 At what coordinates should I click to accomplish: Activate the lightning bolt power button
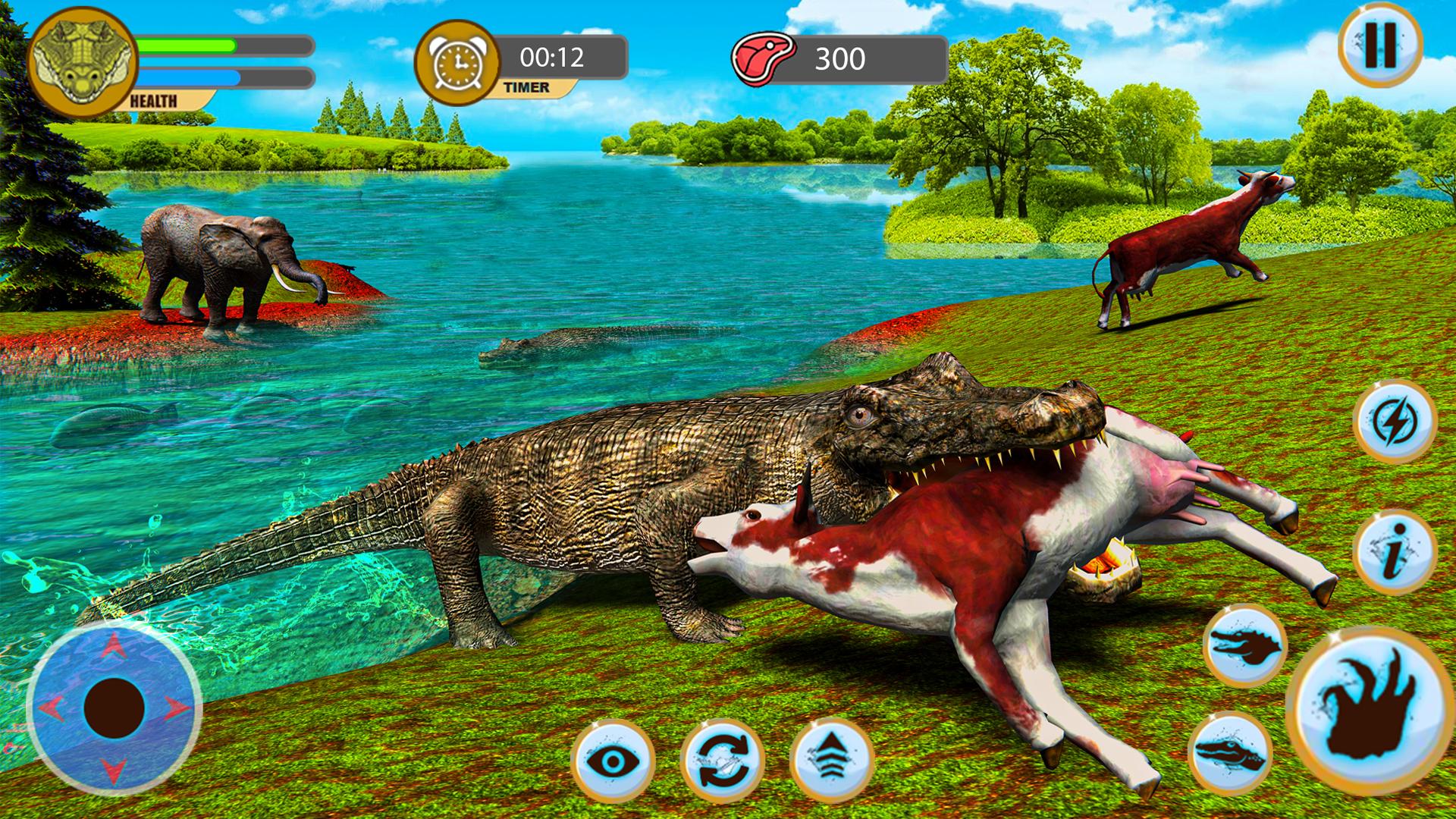click(x=1395, y=421)
